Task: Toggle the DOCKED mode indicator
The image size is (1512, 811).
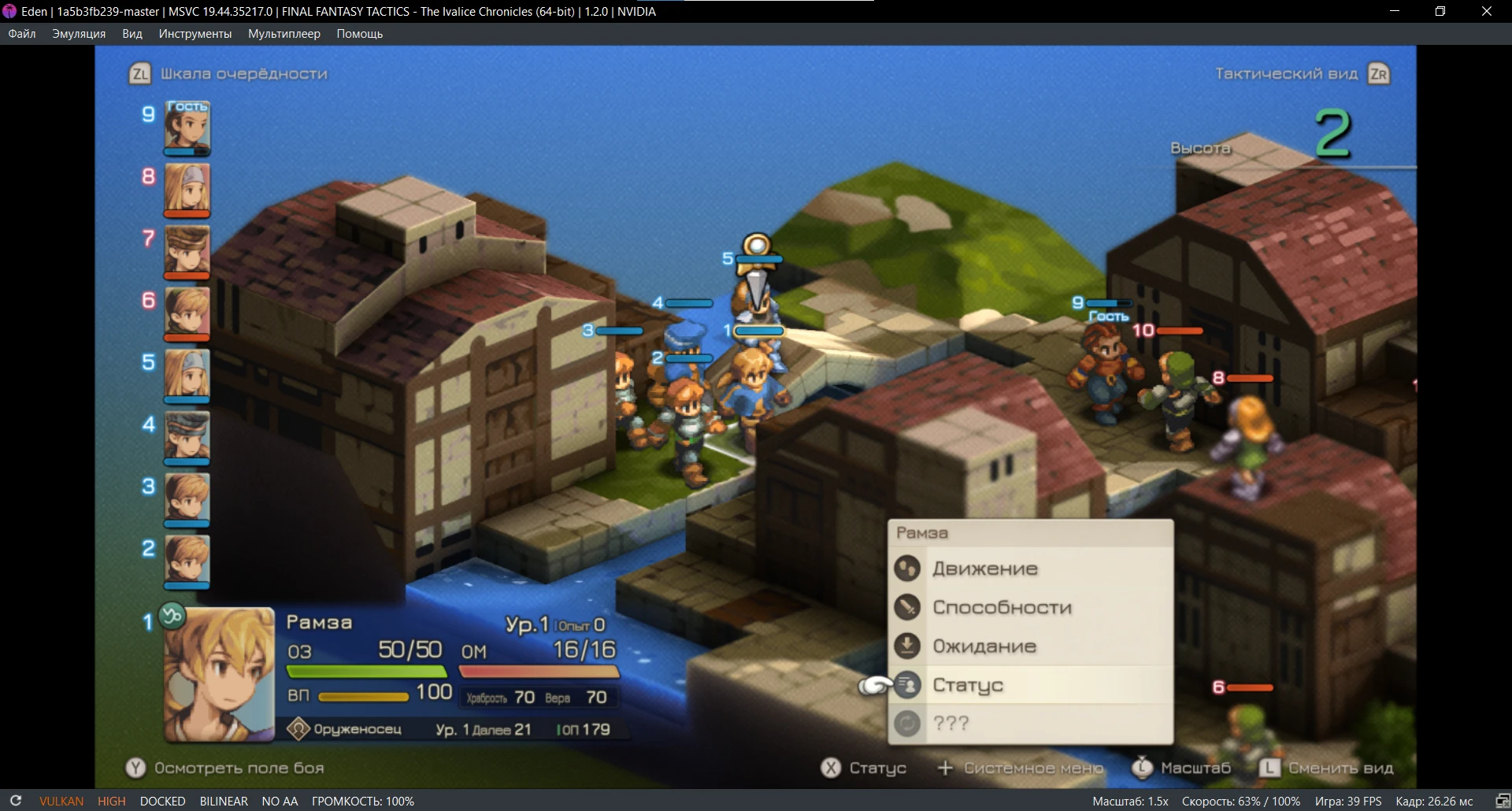Action: [162, 801]
